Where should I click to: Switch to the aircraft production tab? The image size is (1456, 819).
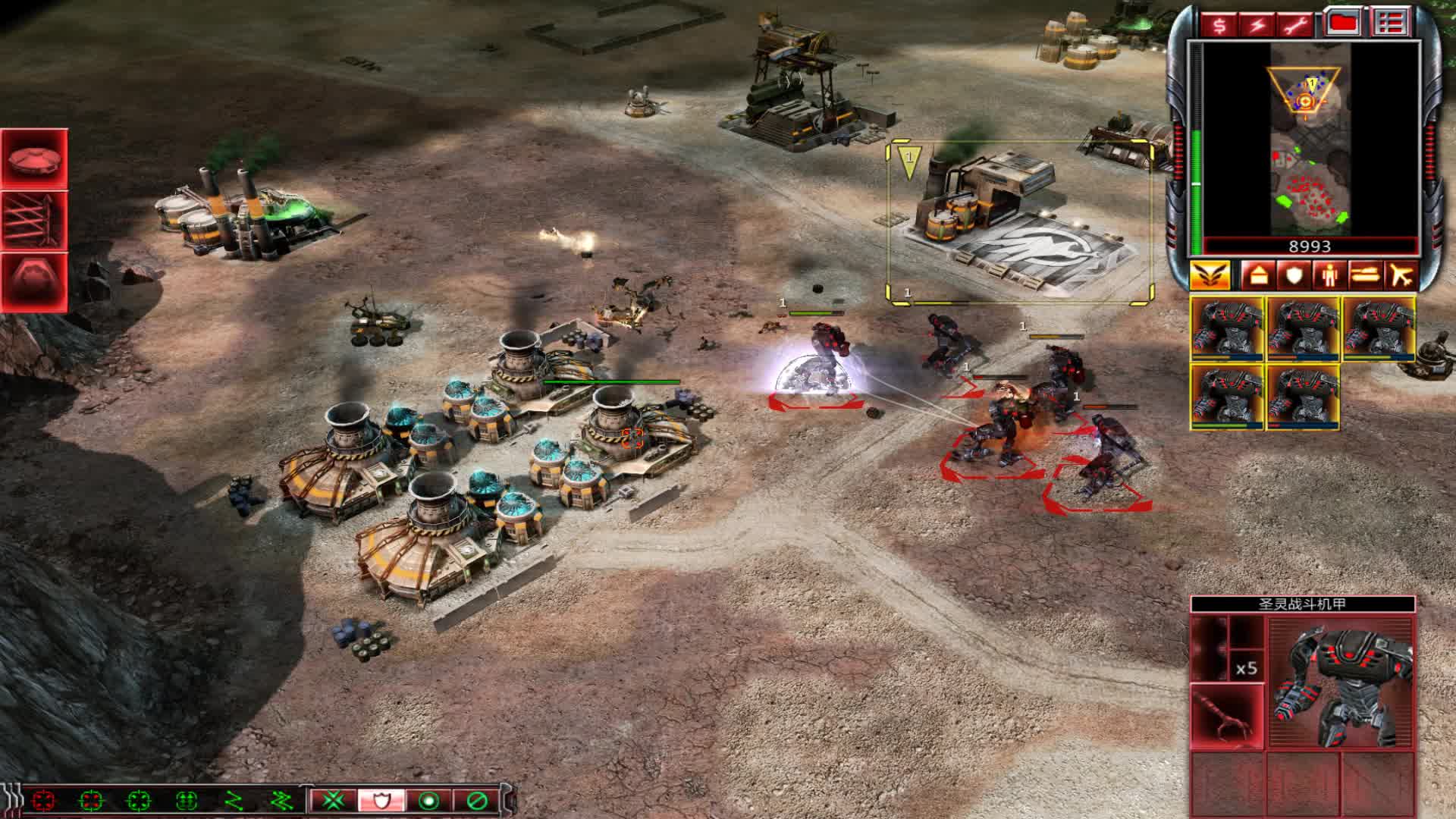[x=1401, y=275]
